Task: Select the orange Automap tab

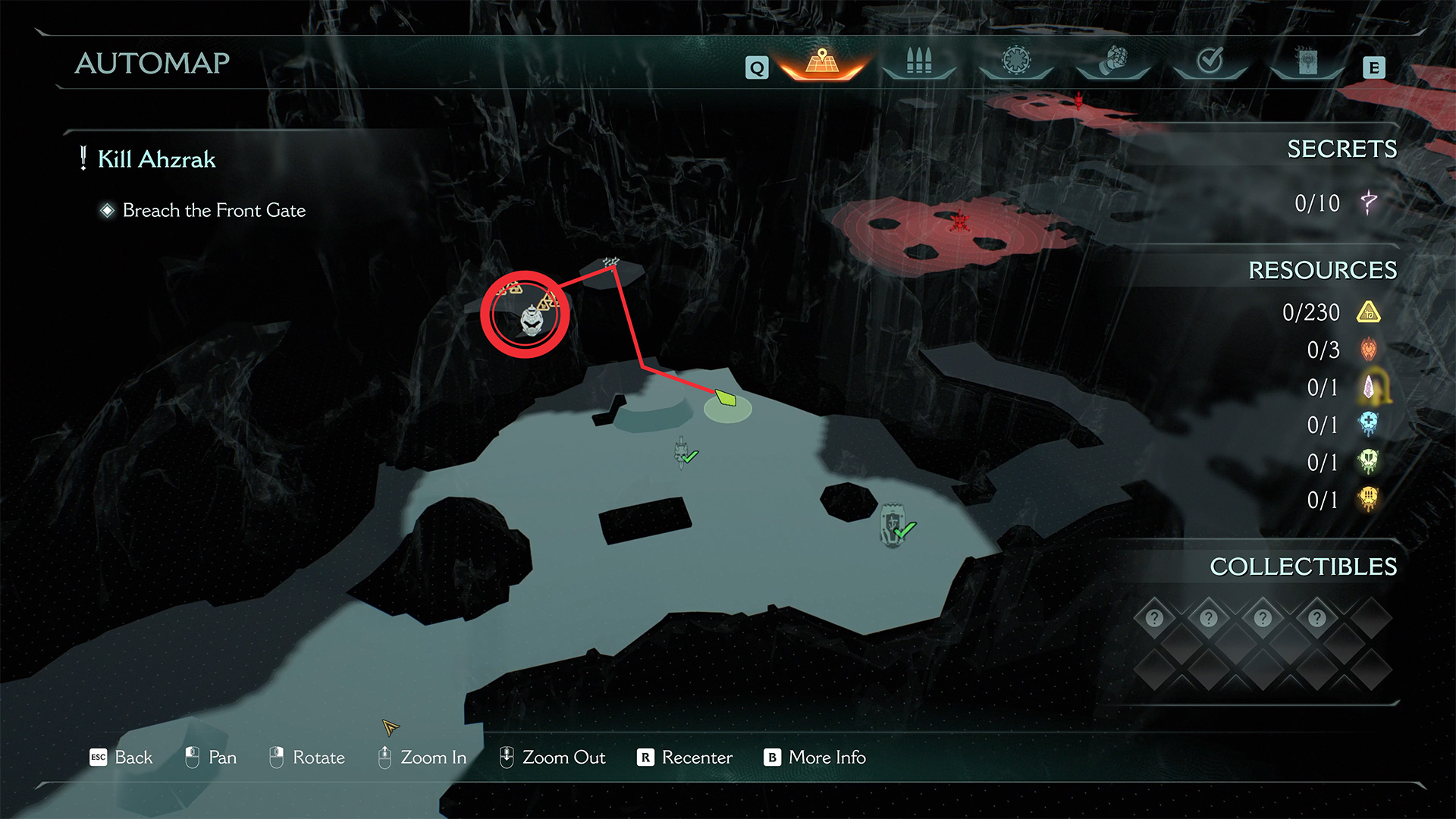Action: tap(822, 62)
